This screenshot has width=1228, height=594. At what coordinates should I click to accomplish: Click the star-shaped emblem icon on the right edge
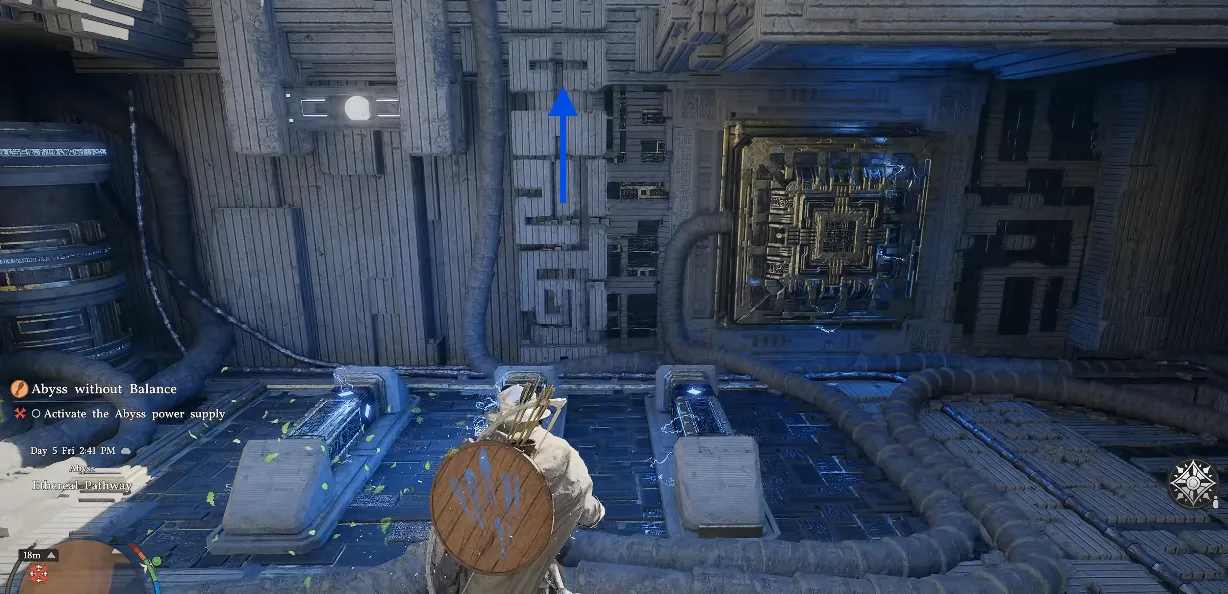(x=1193, y=484)
